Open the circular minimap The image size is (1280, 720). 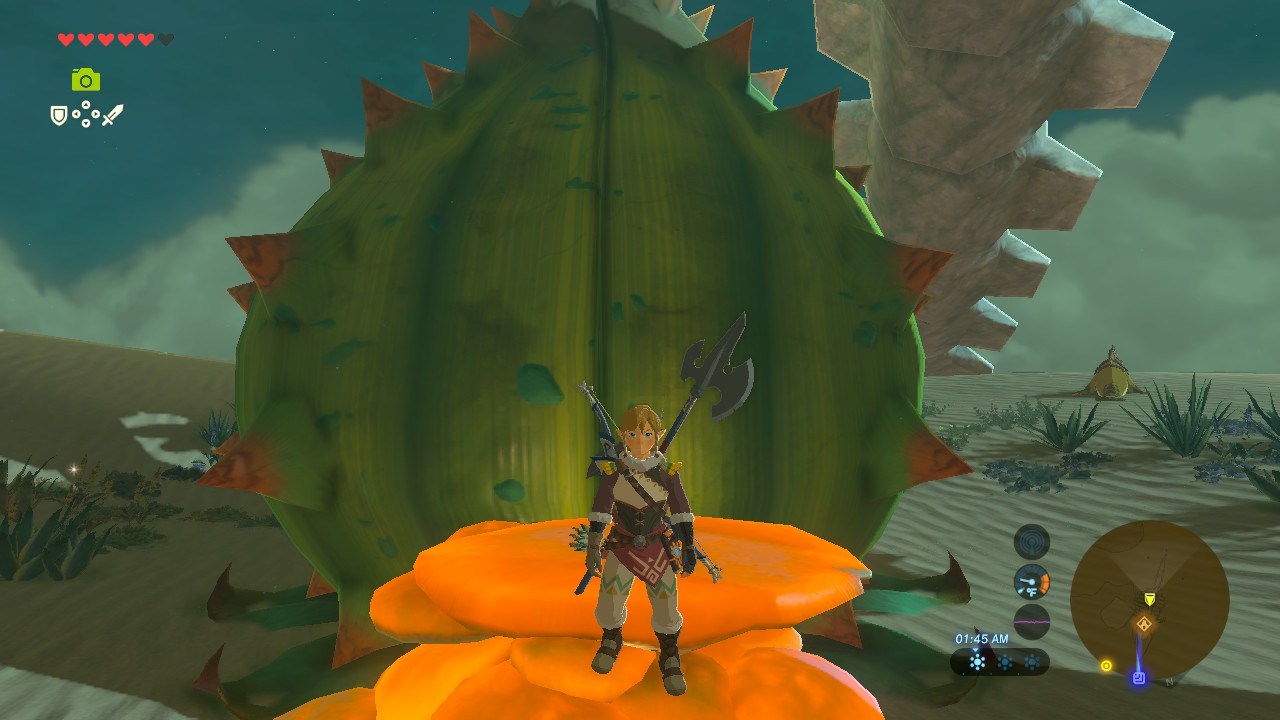(x=1149, y=598)
